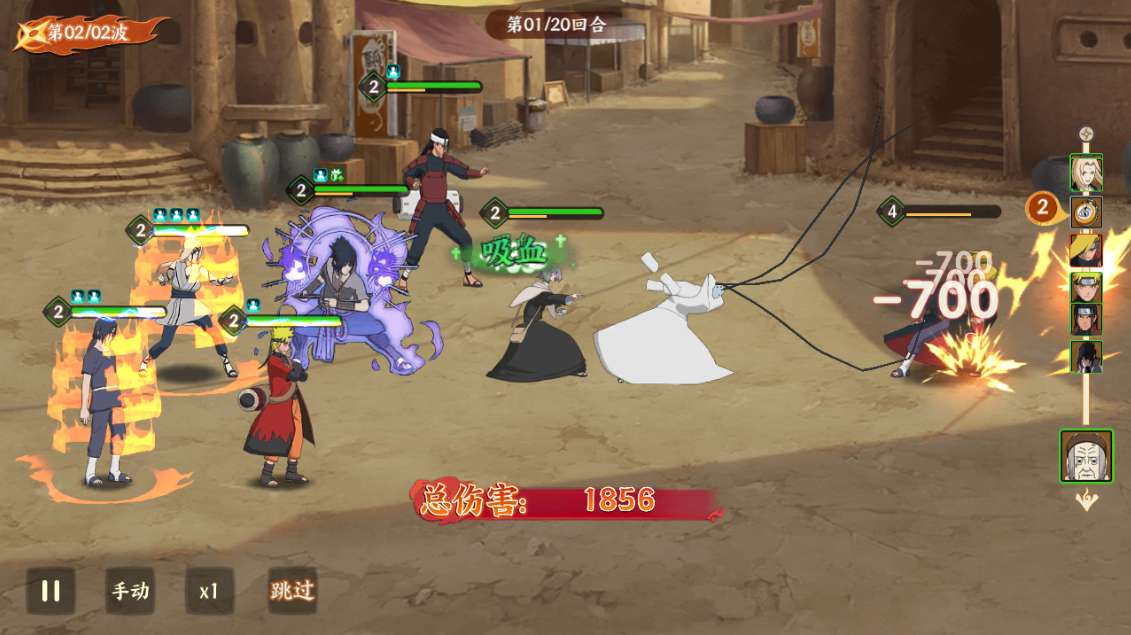Pause the battle

pyautogui.click(x=49, y=590)
